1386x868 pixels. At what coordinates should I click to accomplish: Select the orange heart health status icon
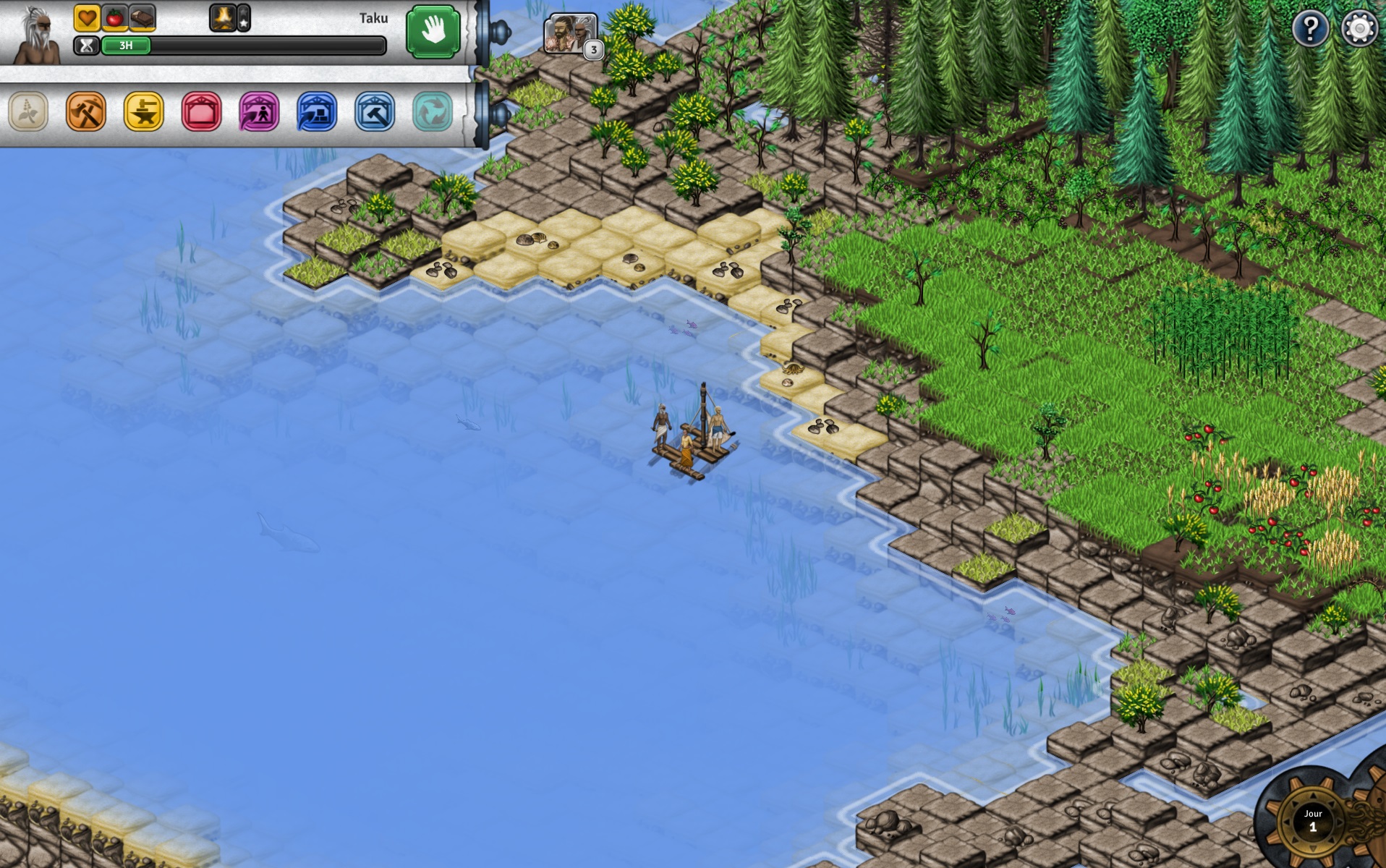click(87, 18)
